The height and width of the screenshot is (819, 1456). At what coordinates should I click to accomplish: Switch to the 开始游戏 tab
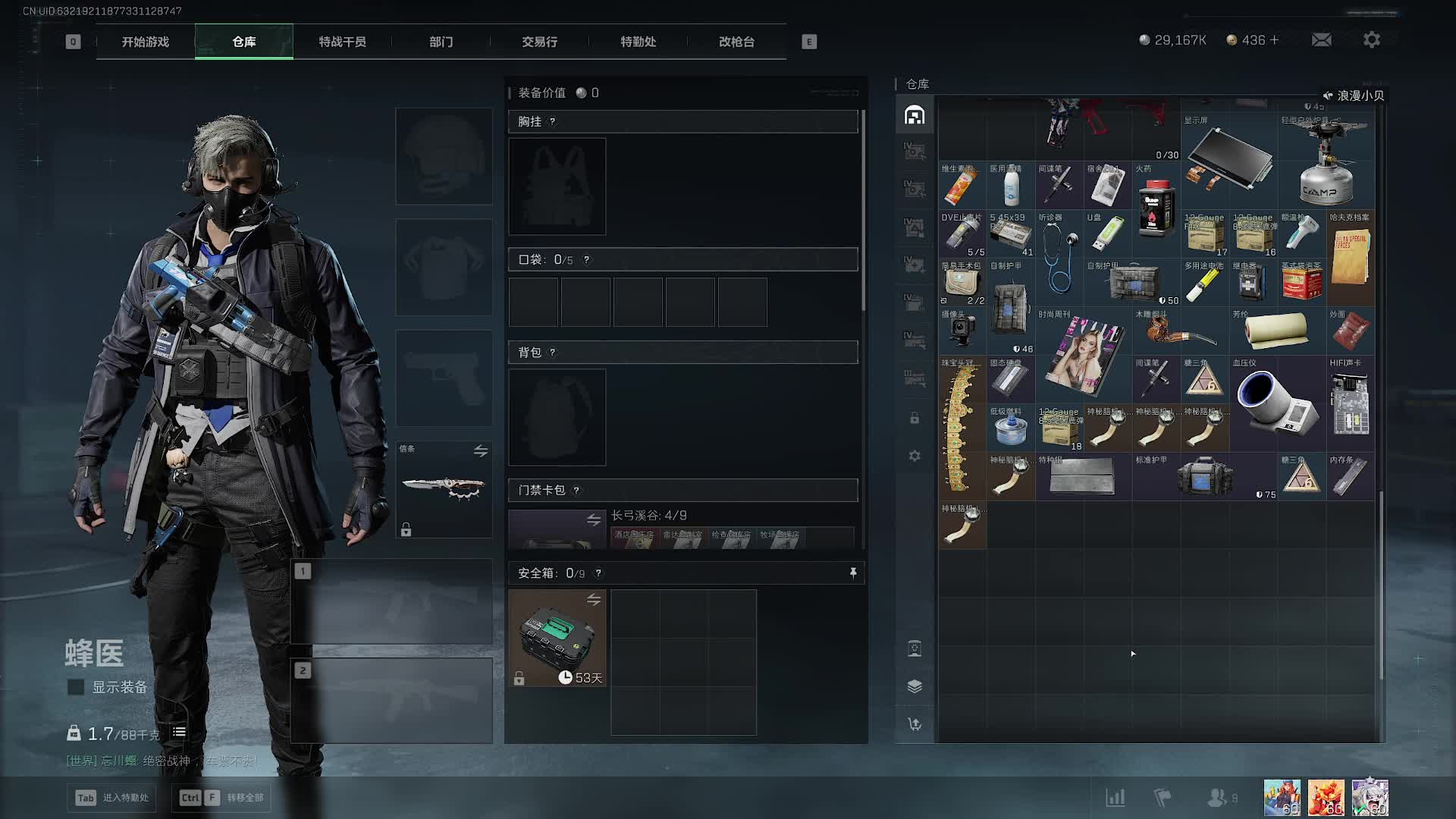[146, 42]
